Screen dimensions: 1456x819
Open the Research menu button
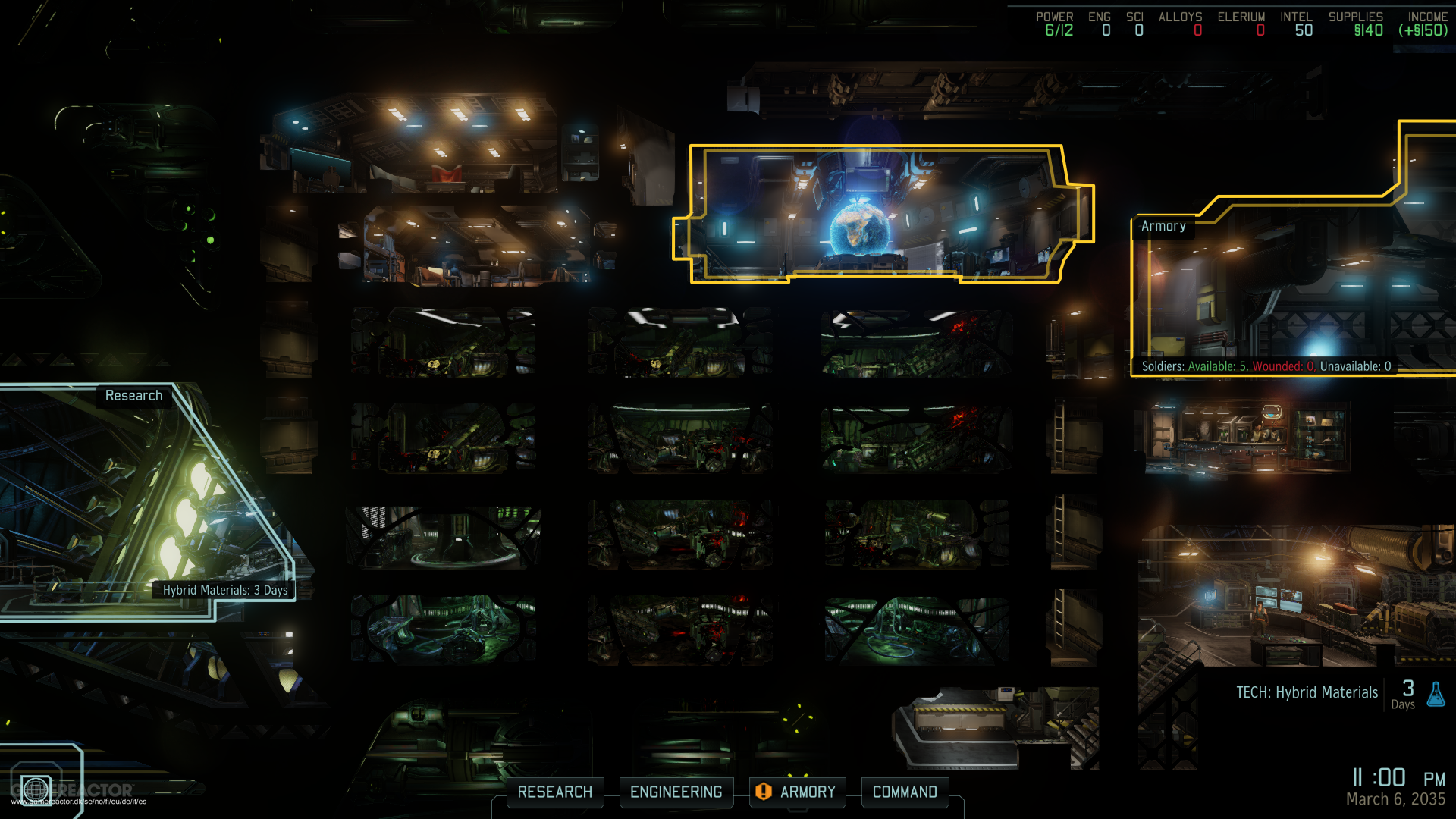click(x=554, y=792)
